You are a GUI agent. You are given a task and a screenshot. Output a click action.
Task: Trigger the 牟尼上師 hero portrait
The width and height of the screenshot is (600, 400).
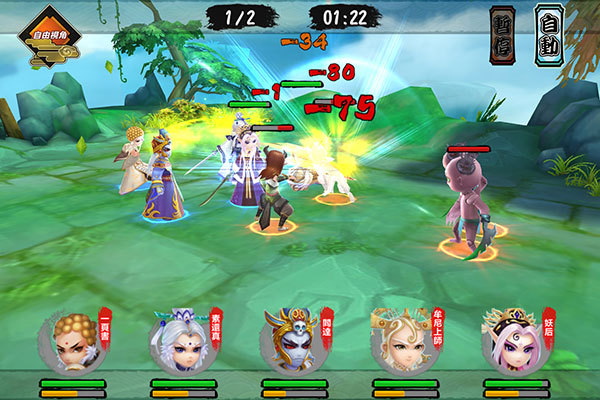coord(404,342)
